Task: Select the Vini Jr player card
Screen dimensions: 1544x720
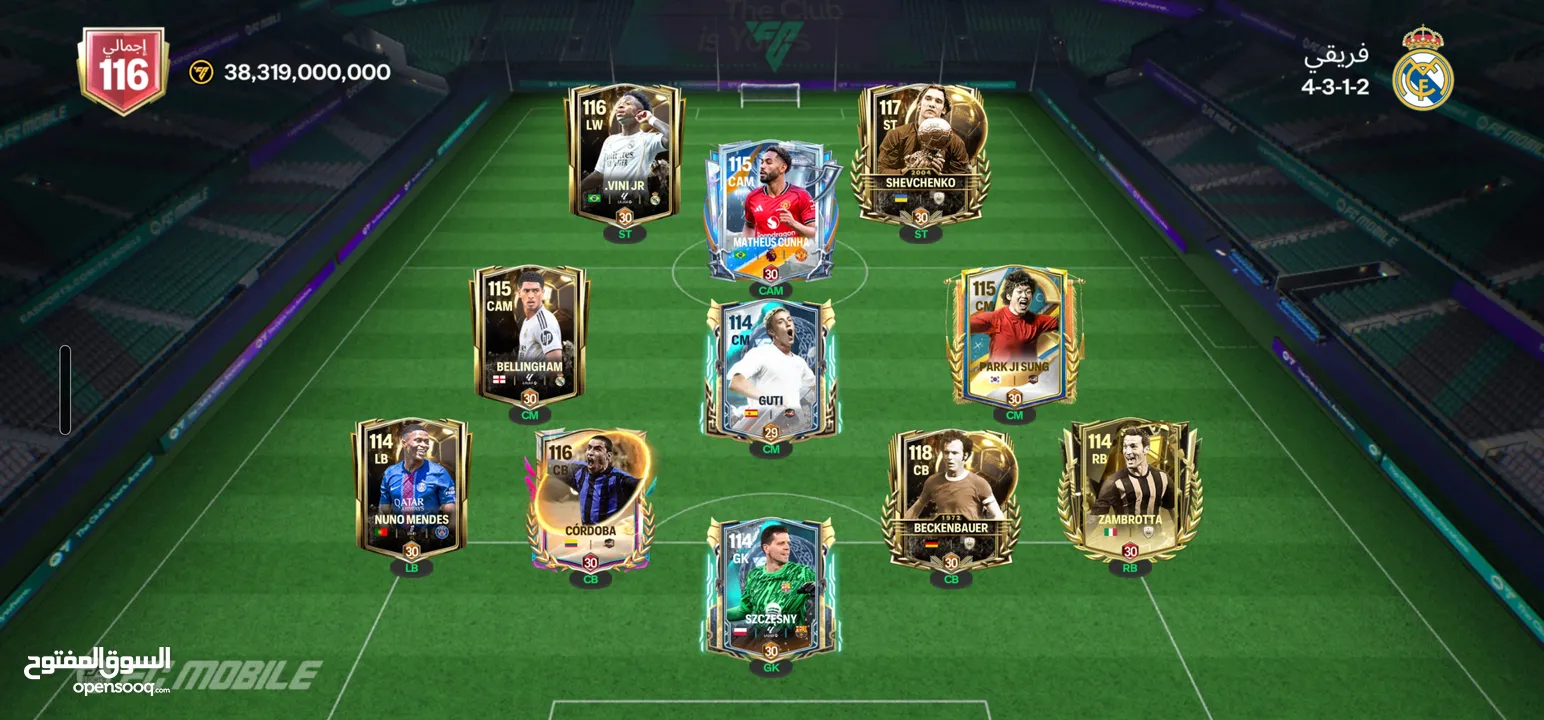Action: (x=625, y=153)
